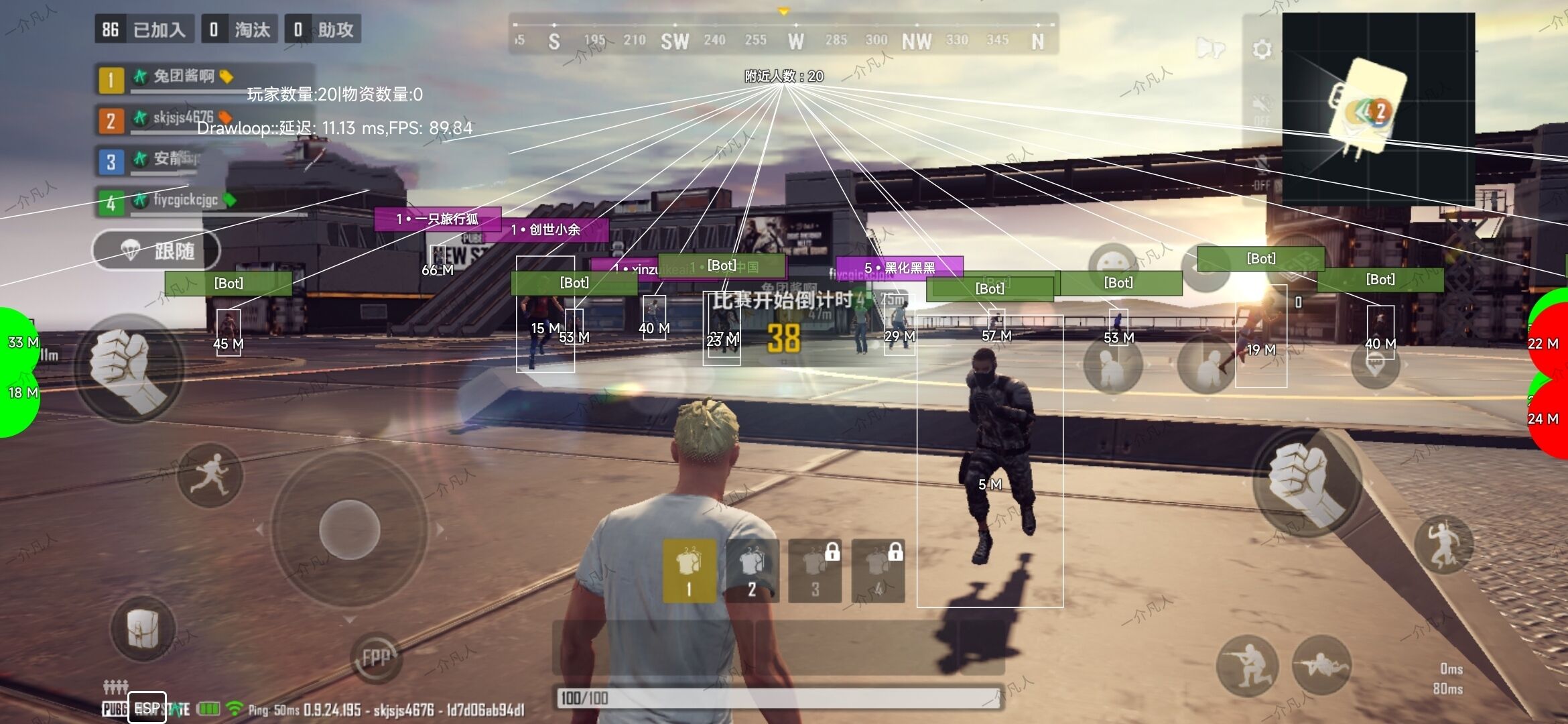Screen dimensions: 1568x724
Task: Hit the jump button
Action: pyautogui.click(x=1443, y=544)
